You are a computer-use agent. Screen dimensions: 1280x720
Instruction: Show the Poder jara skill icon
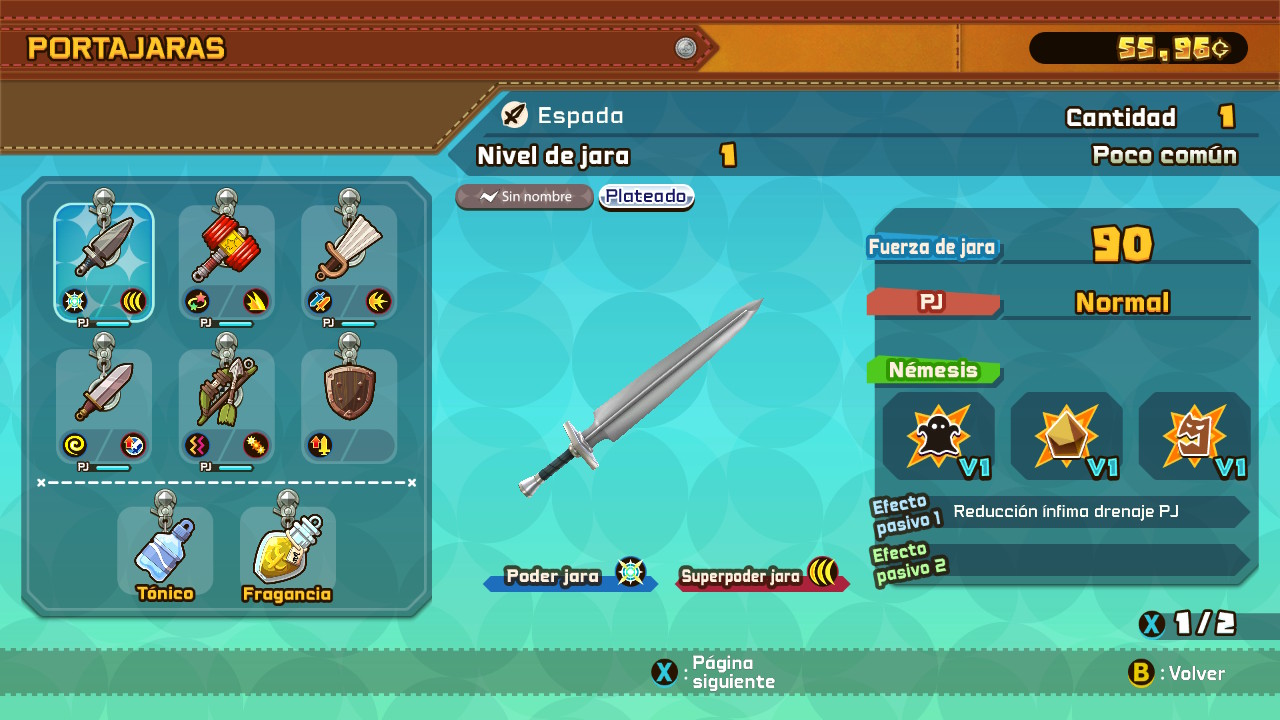click(631, 573)
